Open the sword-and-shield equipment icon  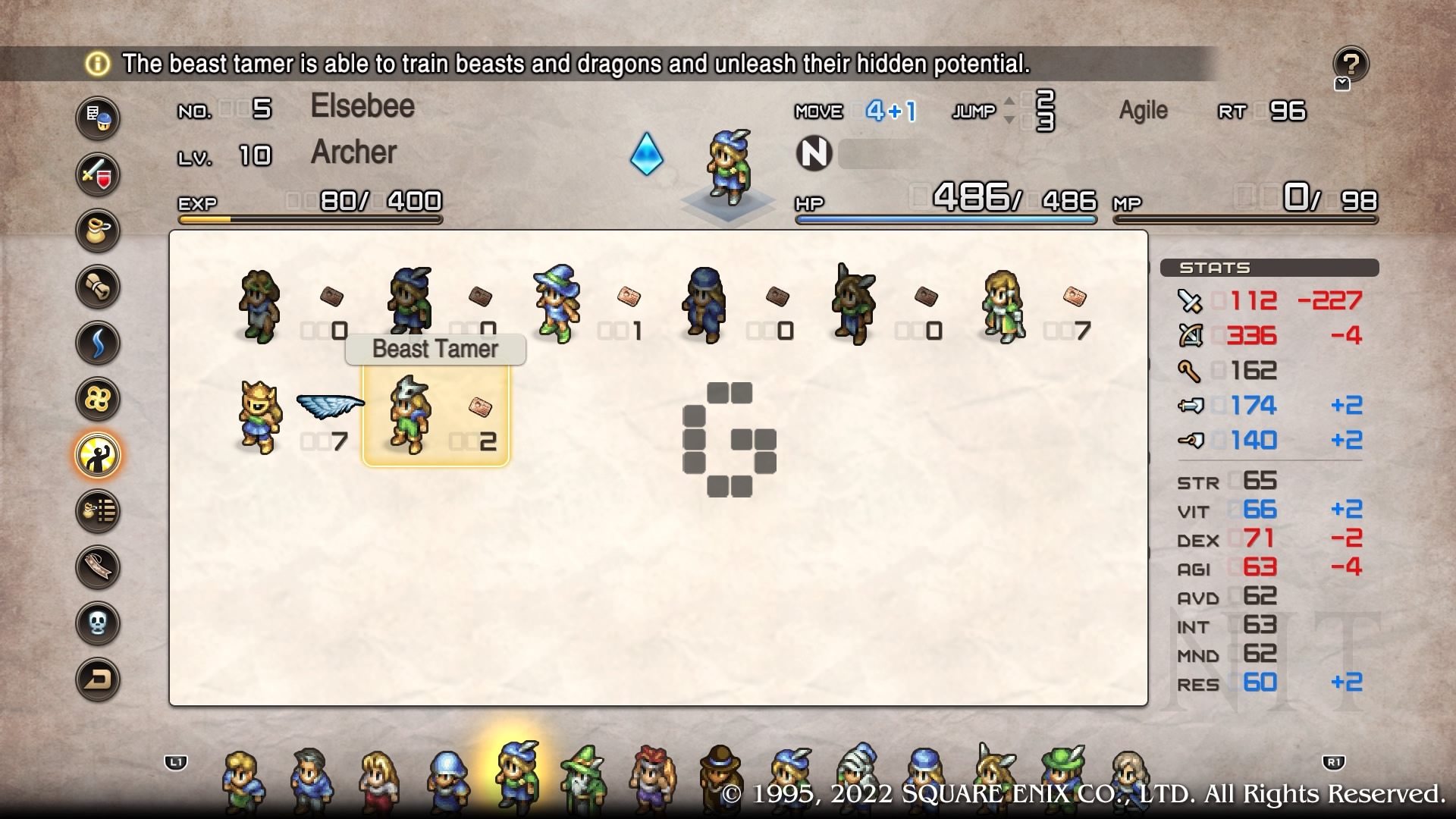point(98,175)
